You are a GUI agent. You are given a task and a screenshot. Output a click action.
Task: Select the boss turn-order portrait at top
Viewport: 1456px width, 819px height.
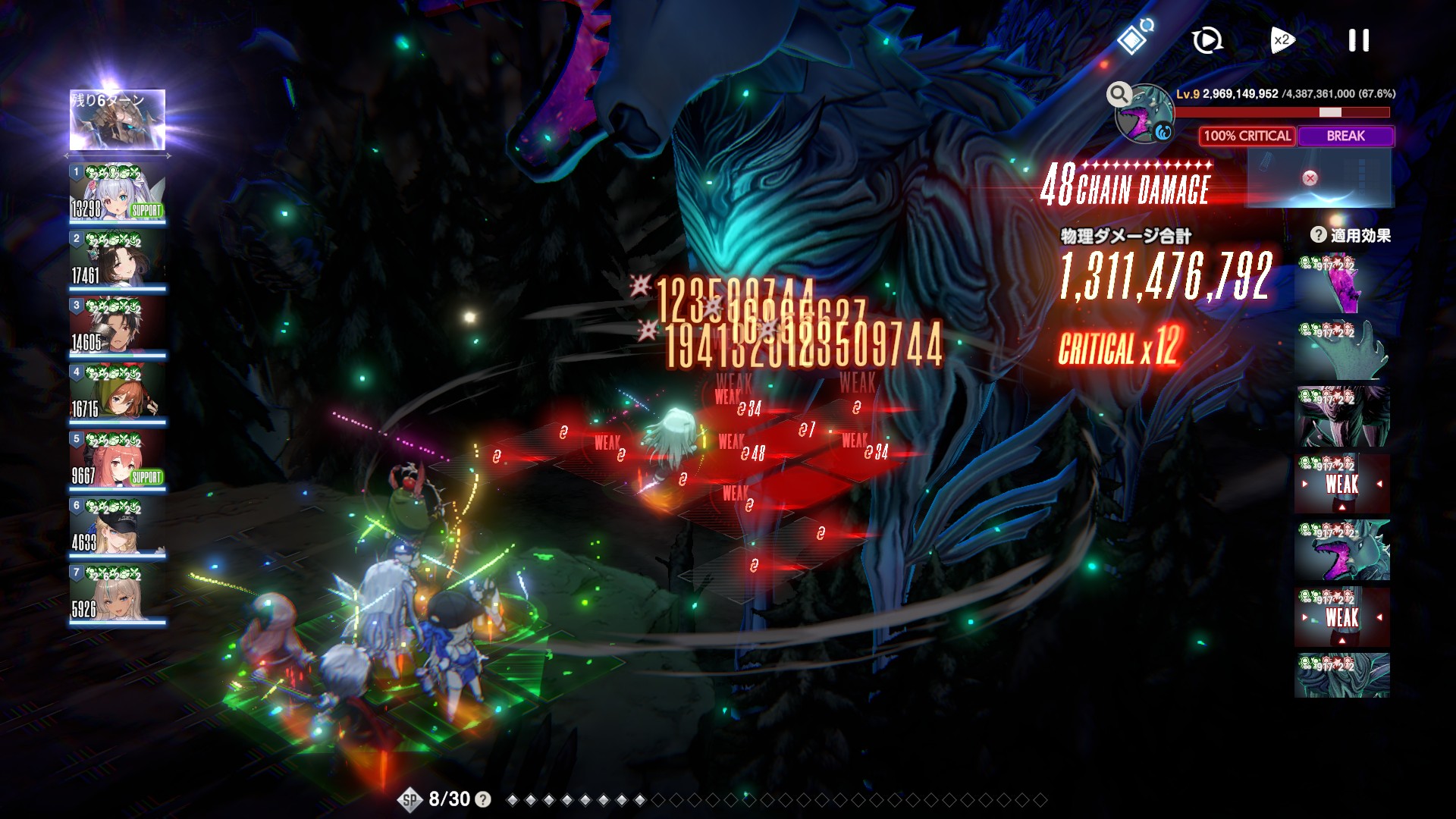[x=118, y=120]
